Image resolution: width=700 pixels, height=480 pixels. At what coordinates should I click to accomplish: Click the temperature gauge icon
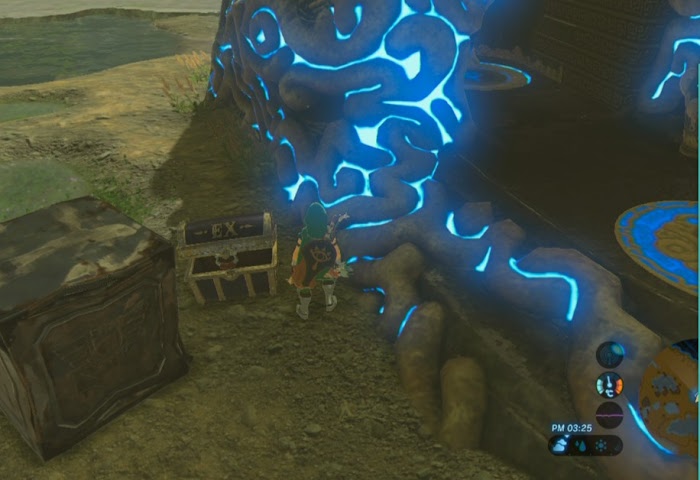(609, 384)
